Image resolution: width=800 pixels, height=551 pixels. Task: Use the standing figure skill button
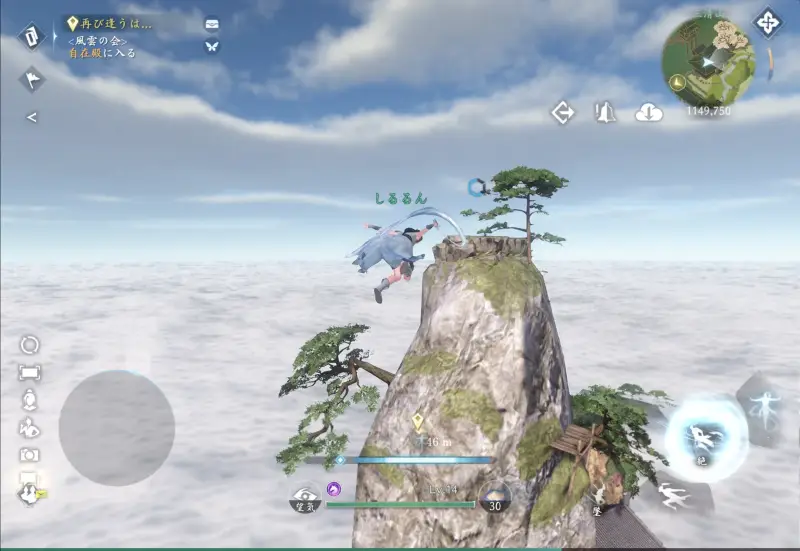[x=766, y=406]
